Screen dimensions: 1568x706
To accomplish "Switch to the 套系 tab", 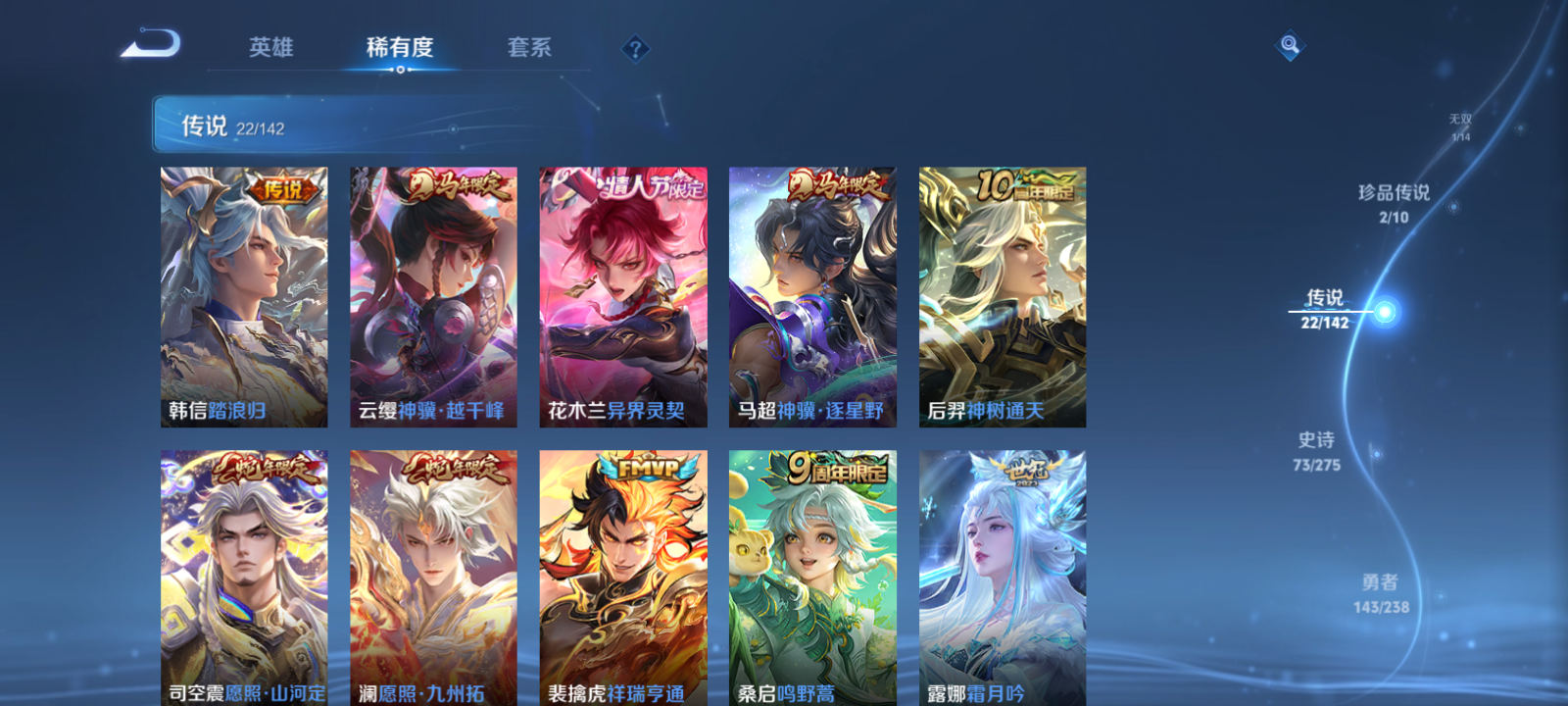I will click(x=530, y=47).
